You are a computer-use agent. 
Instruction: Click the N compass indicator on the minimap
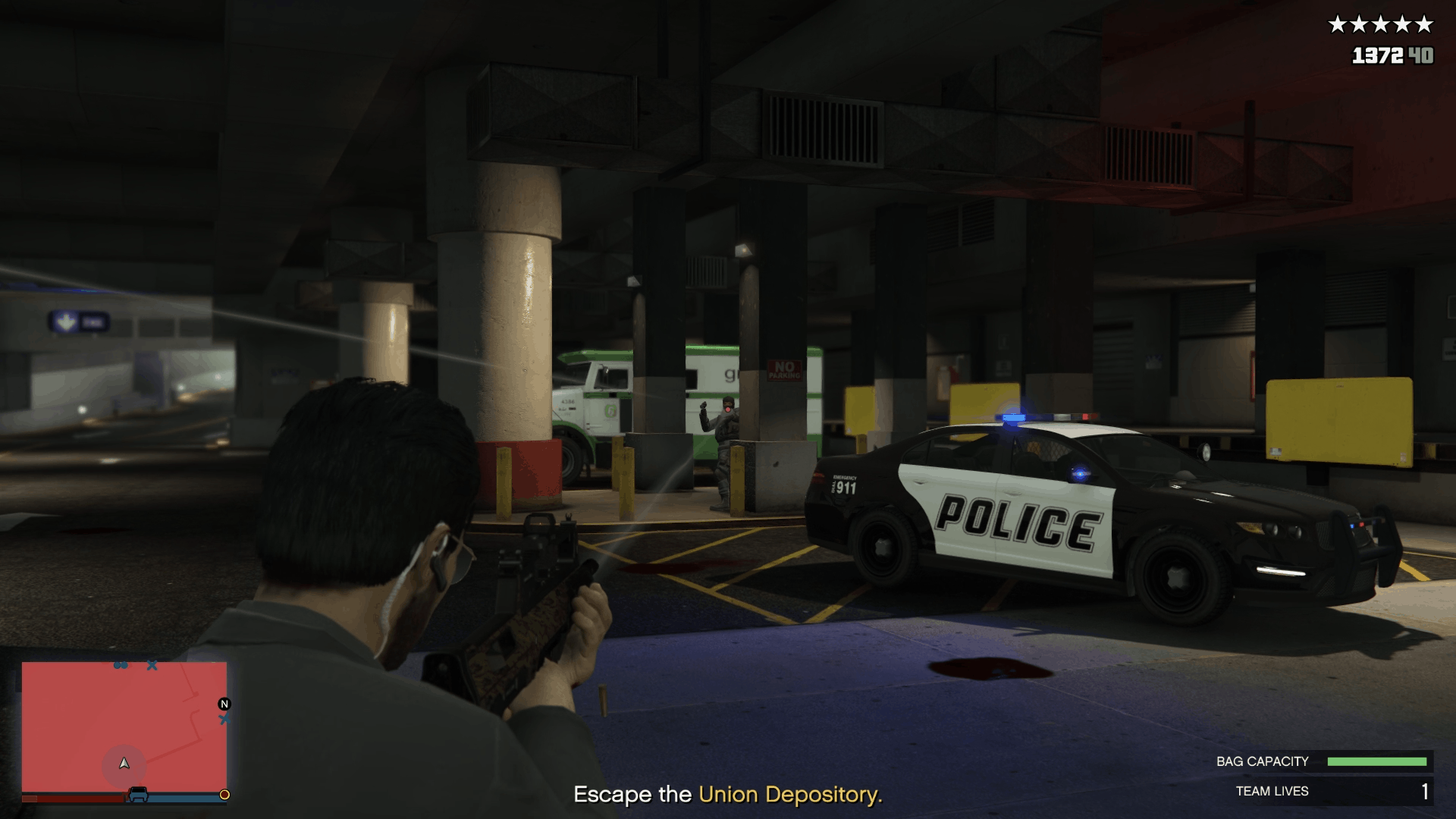224,704
